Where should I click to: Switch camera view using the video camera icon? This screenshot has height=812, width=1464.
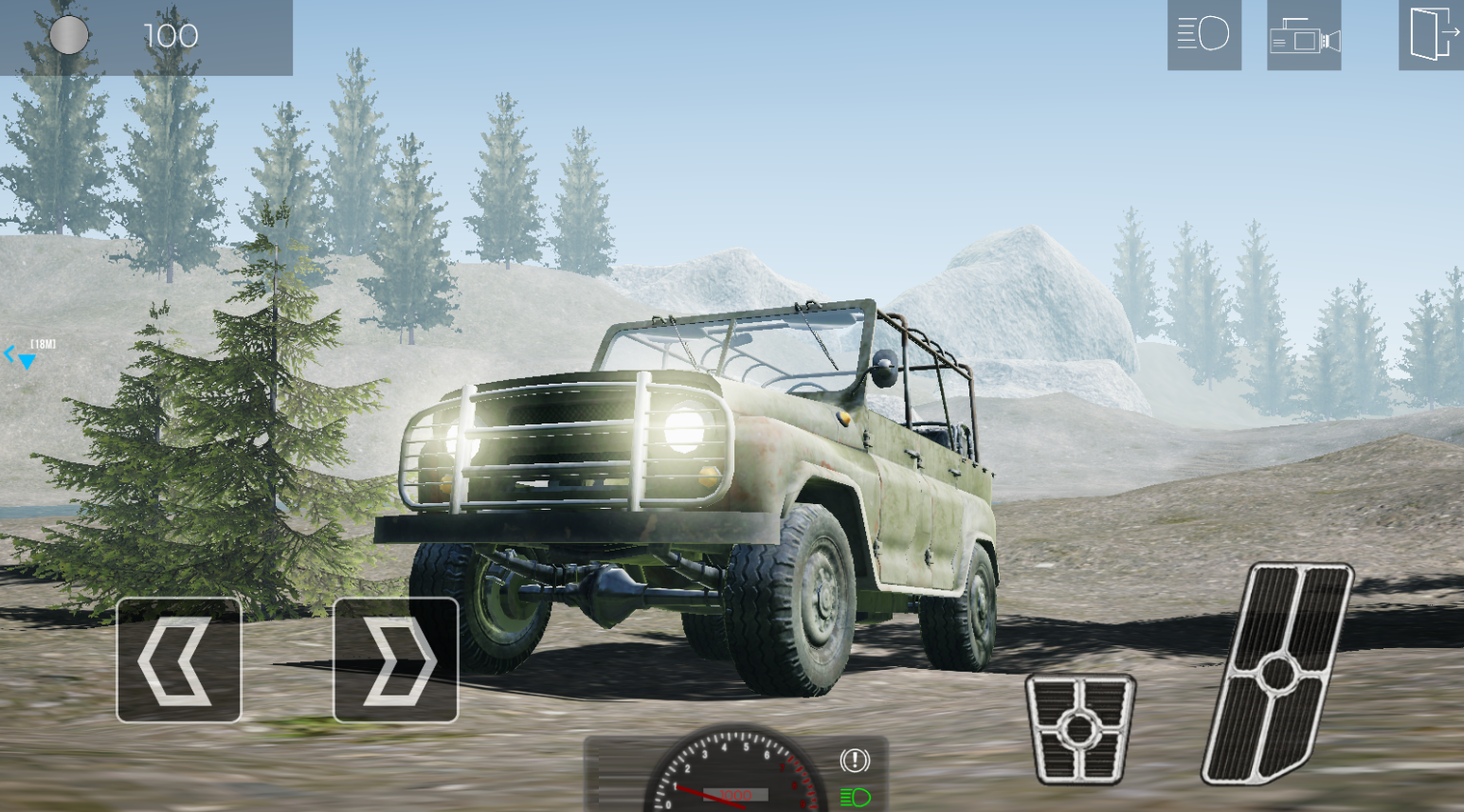(x=1304, y=36)
